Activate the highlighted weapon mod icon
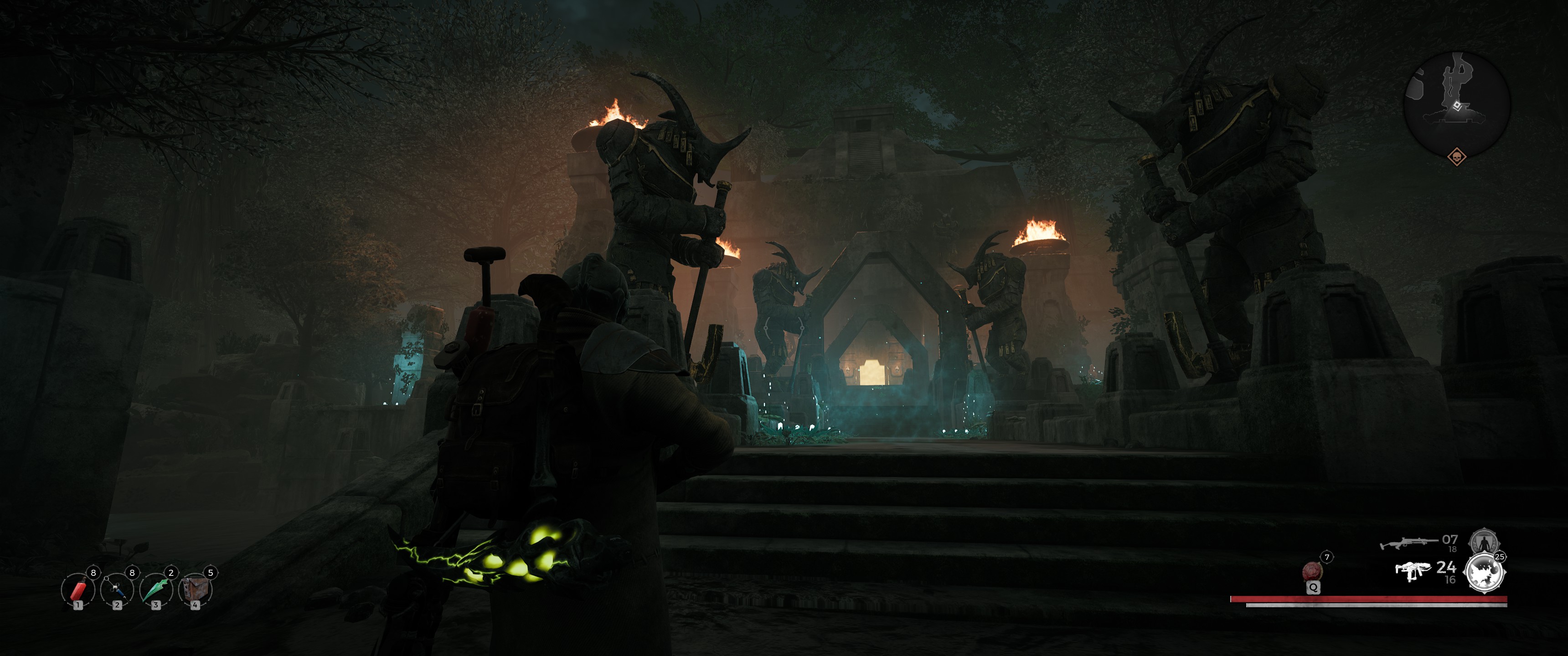1568x656 pixels. (x=1484, y=573)
